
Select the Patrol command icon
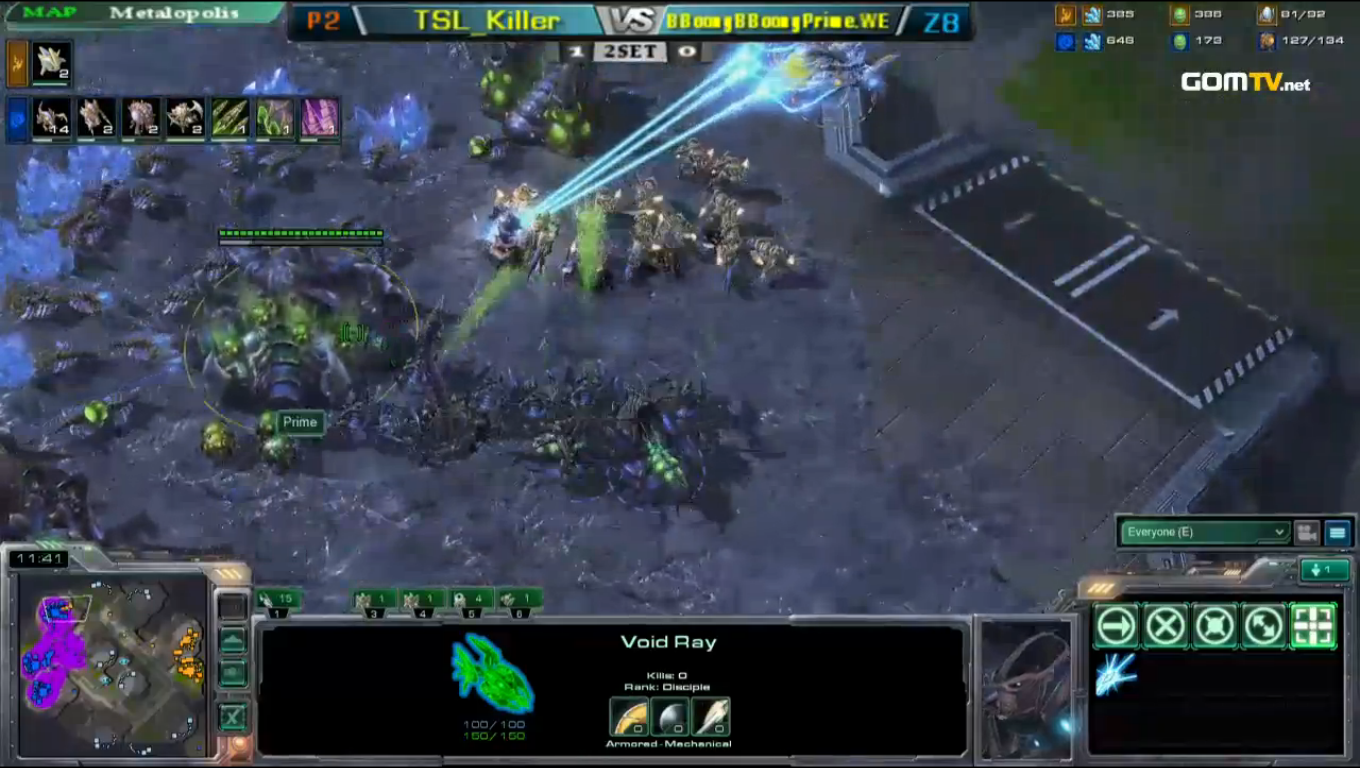(x=1264, y=625)
